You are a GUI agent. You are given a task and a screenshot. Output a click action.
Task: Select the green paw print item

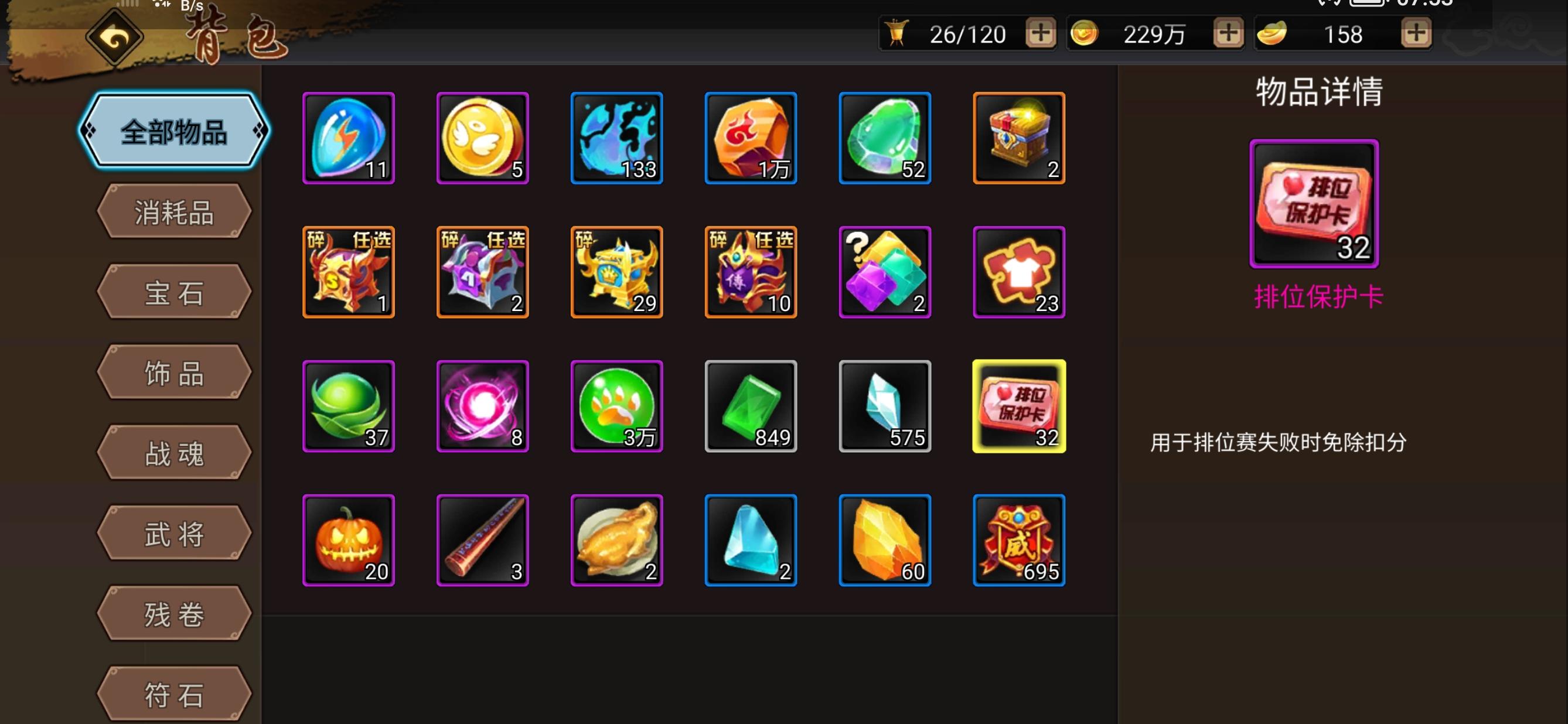coord(616,405)
